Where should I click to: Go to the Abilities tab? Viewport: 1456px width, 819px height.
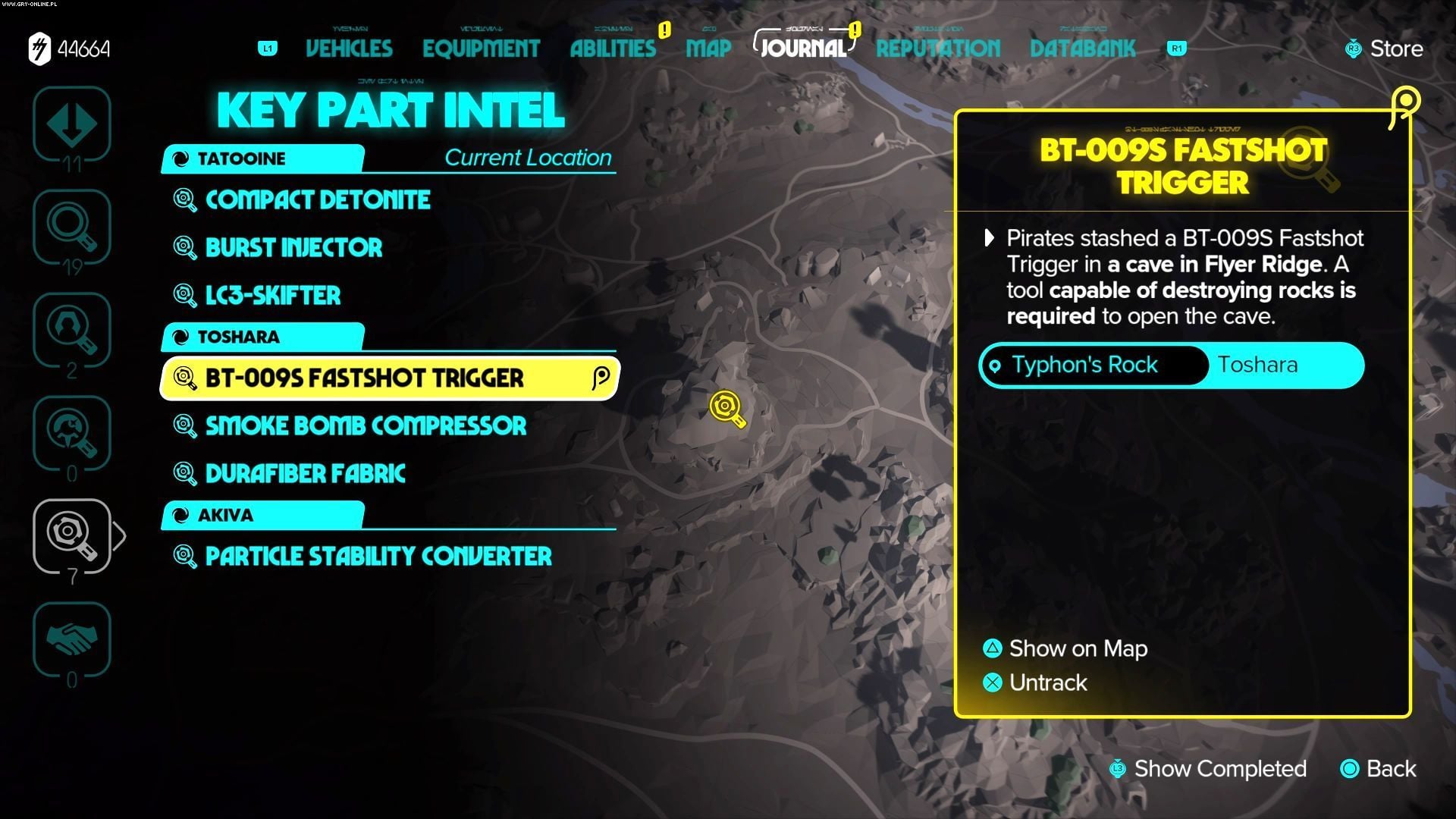tap(613, 49)
